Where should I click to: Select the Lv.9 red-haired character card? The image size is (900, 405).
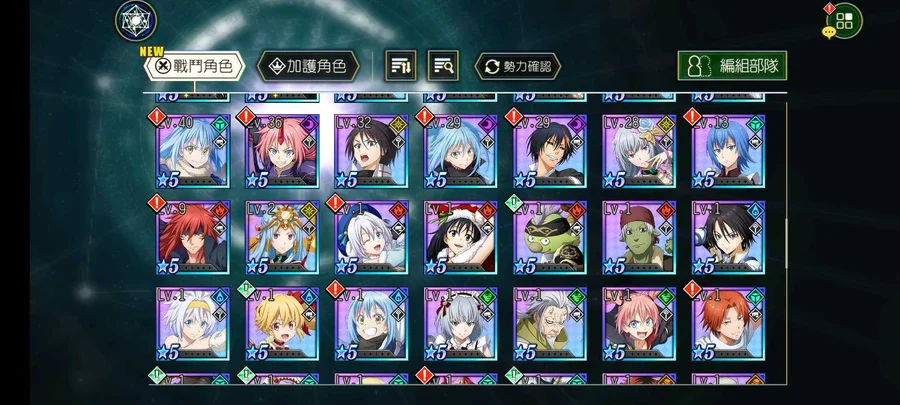pos(193,238)
